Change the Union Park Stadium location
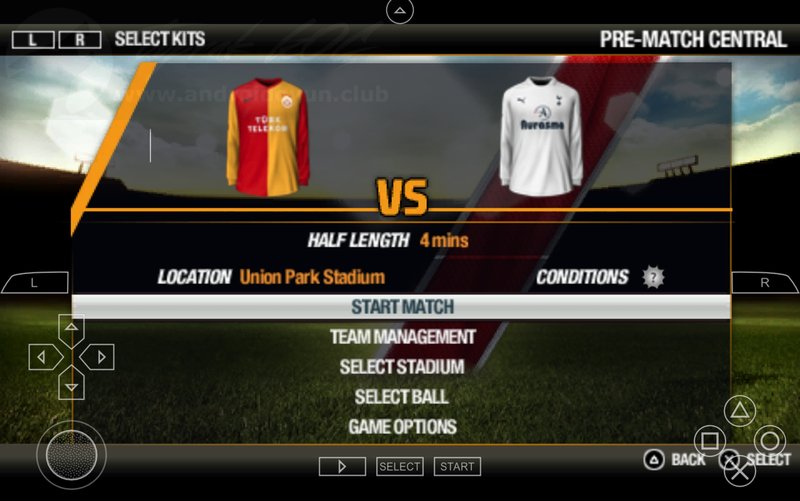 click(311, 277)
